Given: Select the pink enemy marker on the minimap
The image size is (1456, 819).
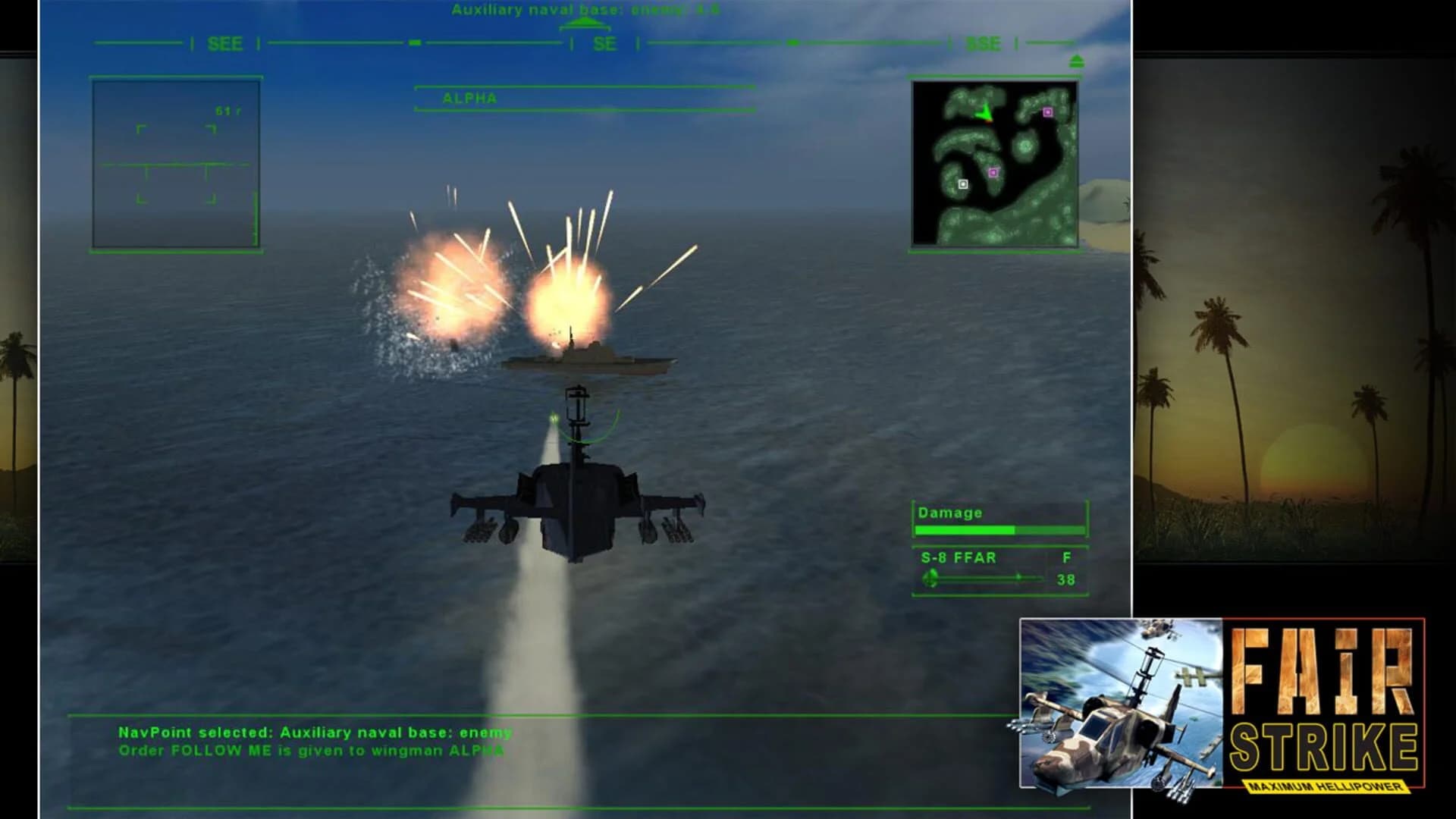Looking at the screenshot, I should (1049, 112).
